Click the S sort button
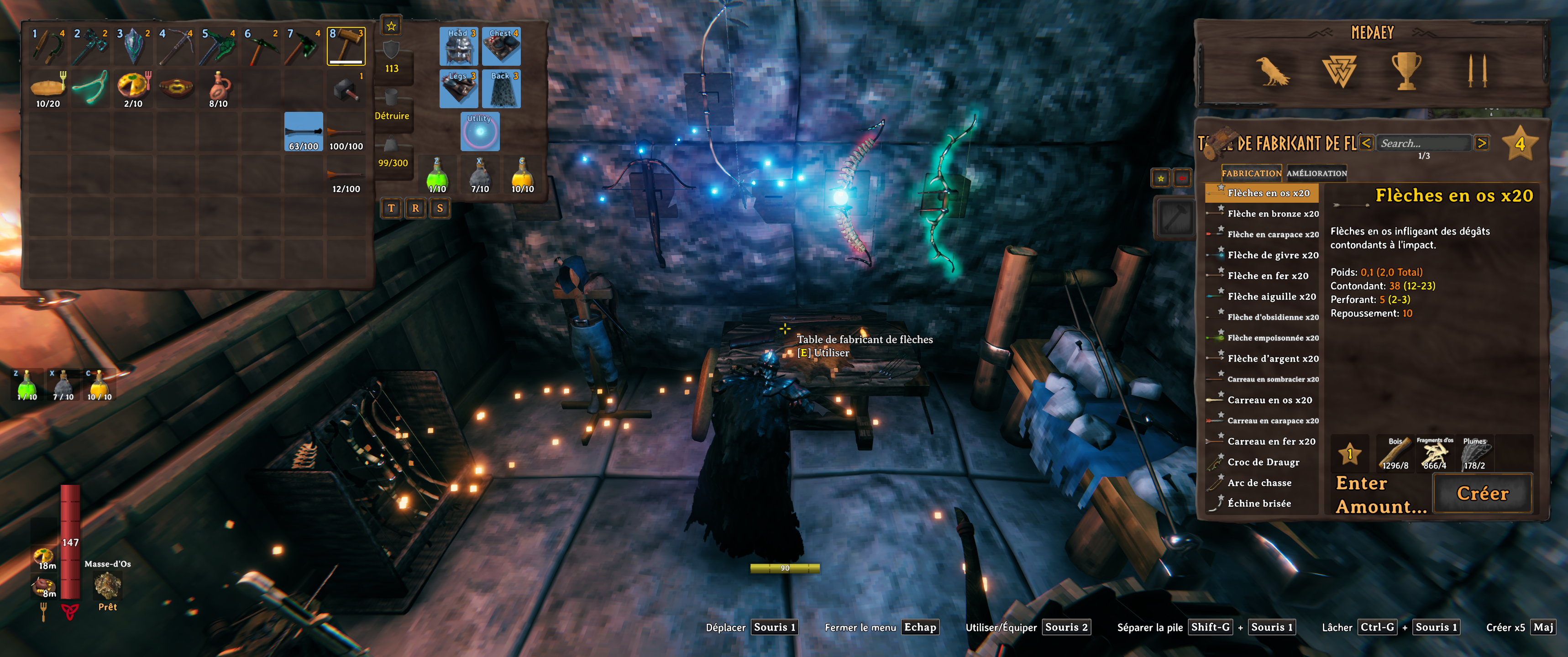Image resolution: width=1568 pixels, height=657 pixels. coord(440,208)
